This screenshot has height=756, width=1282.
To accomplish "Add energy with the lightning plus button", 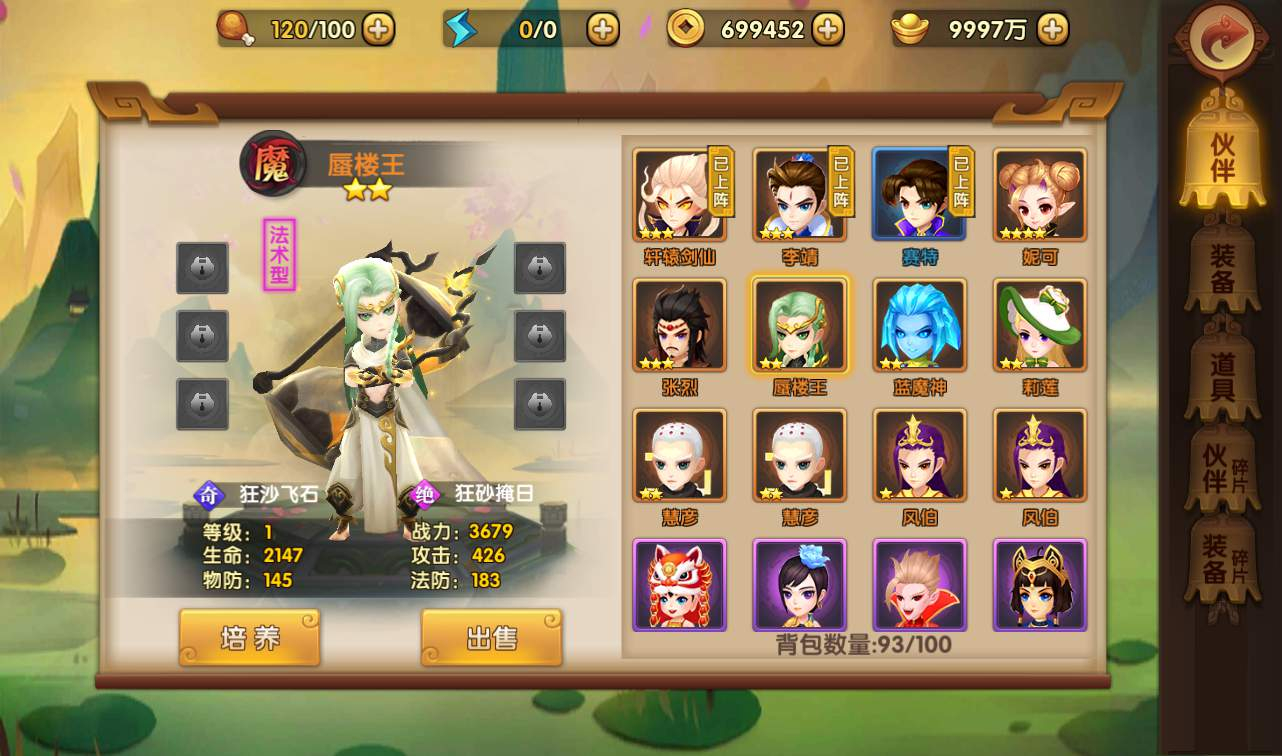I will (x=602, y=30).
